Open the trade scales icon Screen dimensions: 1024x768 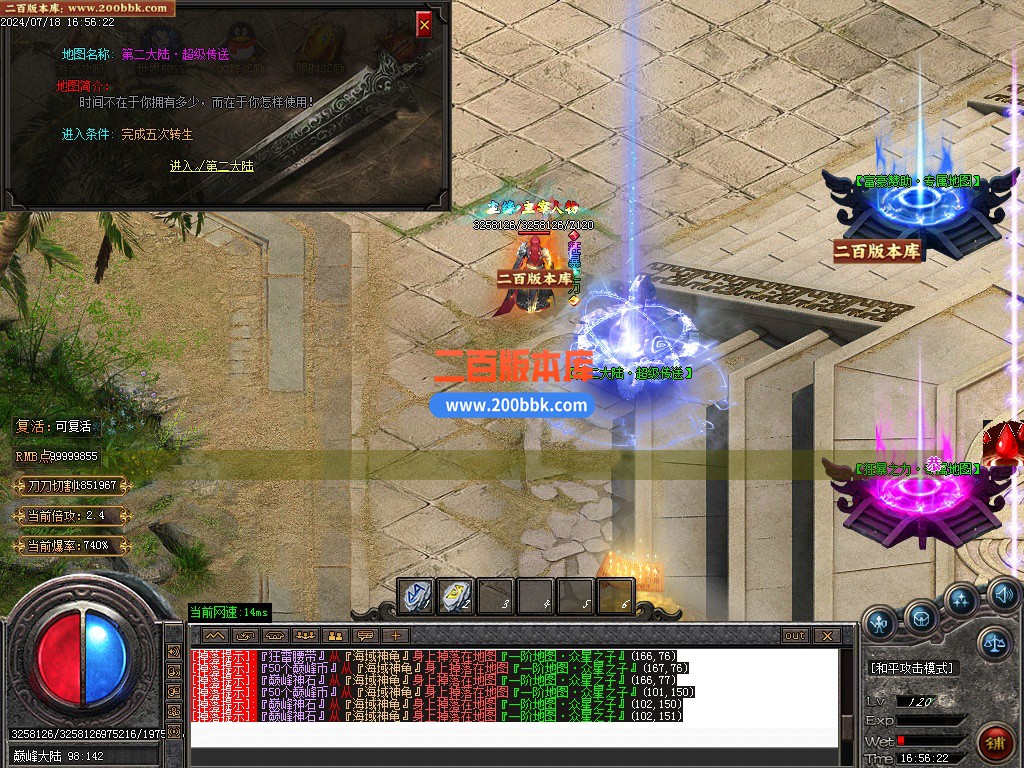(994, 643)
